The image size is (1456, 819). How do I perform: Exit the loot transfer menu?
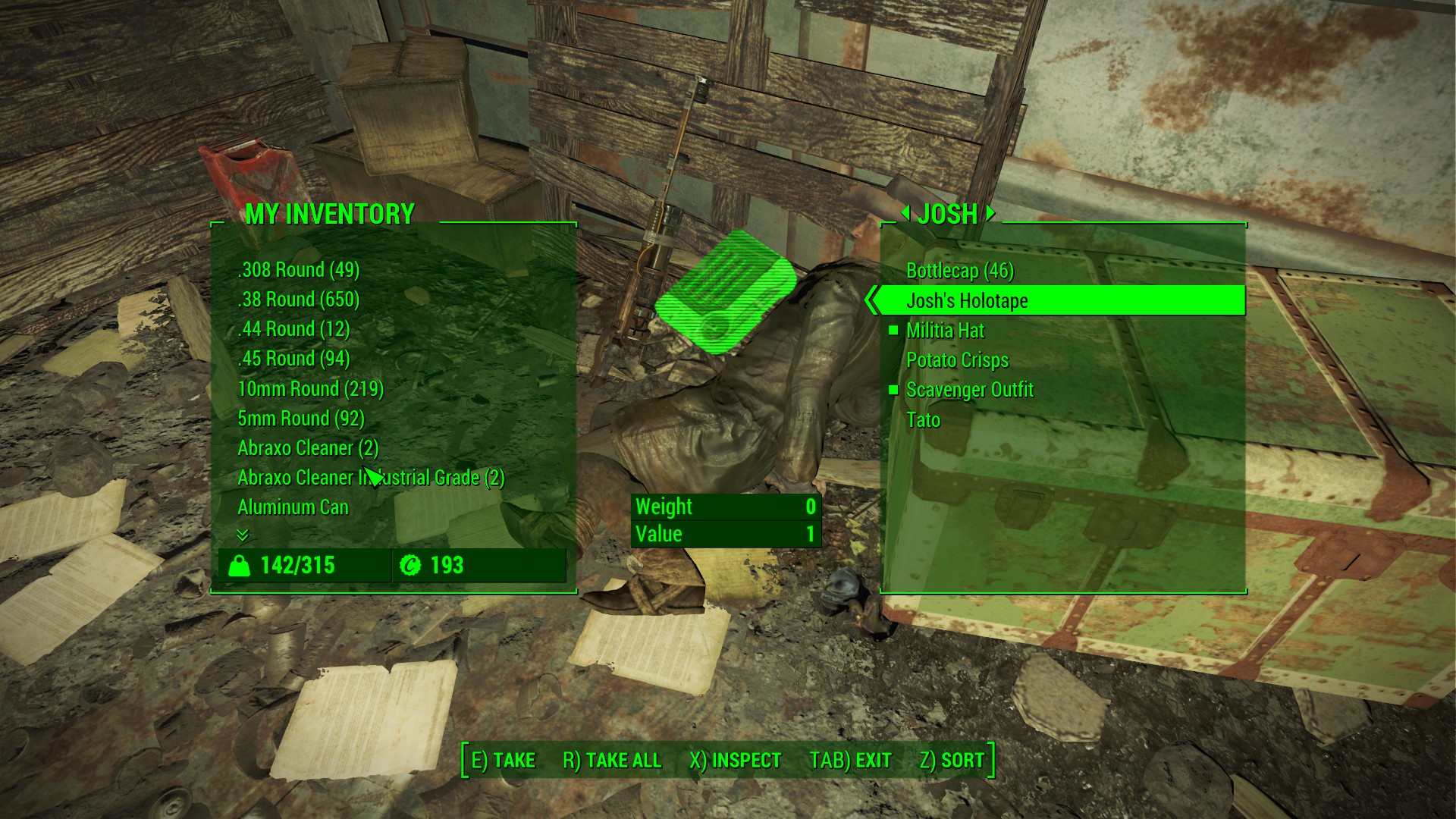[850, 761]
